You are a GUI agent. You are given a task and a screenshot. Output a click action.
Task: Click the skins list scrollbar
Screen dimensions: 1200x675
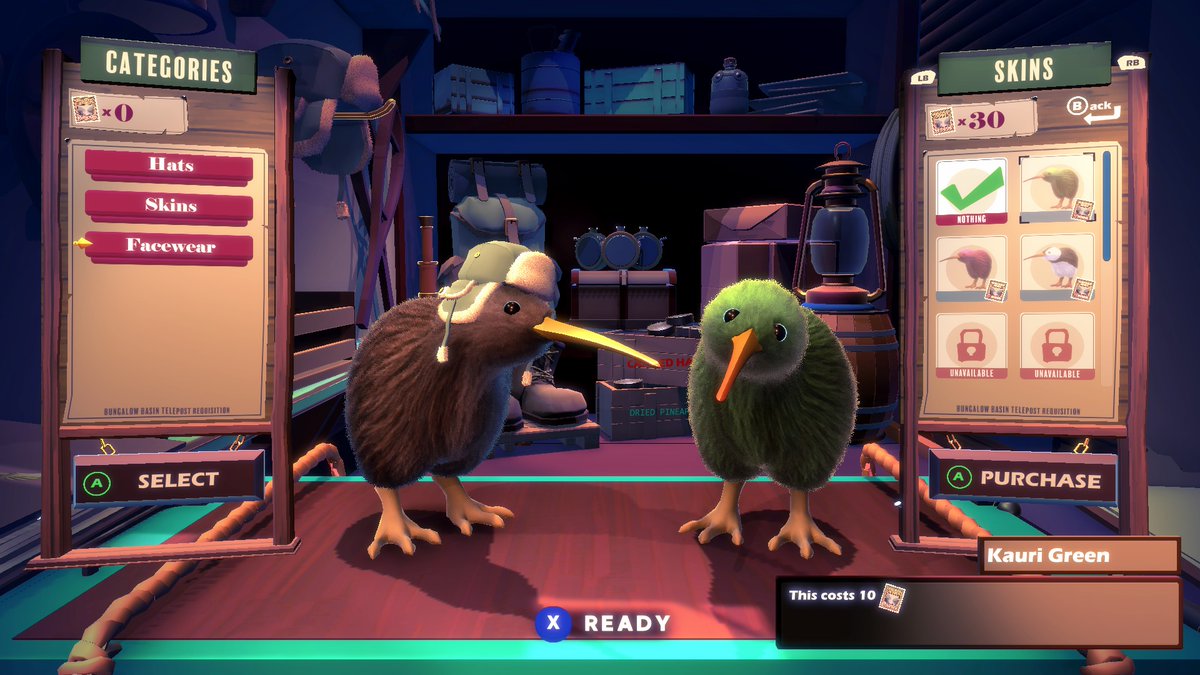coord(1106,207)
